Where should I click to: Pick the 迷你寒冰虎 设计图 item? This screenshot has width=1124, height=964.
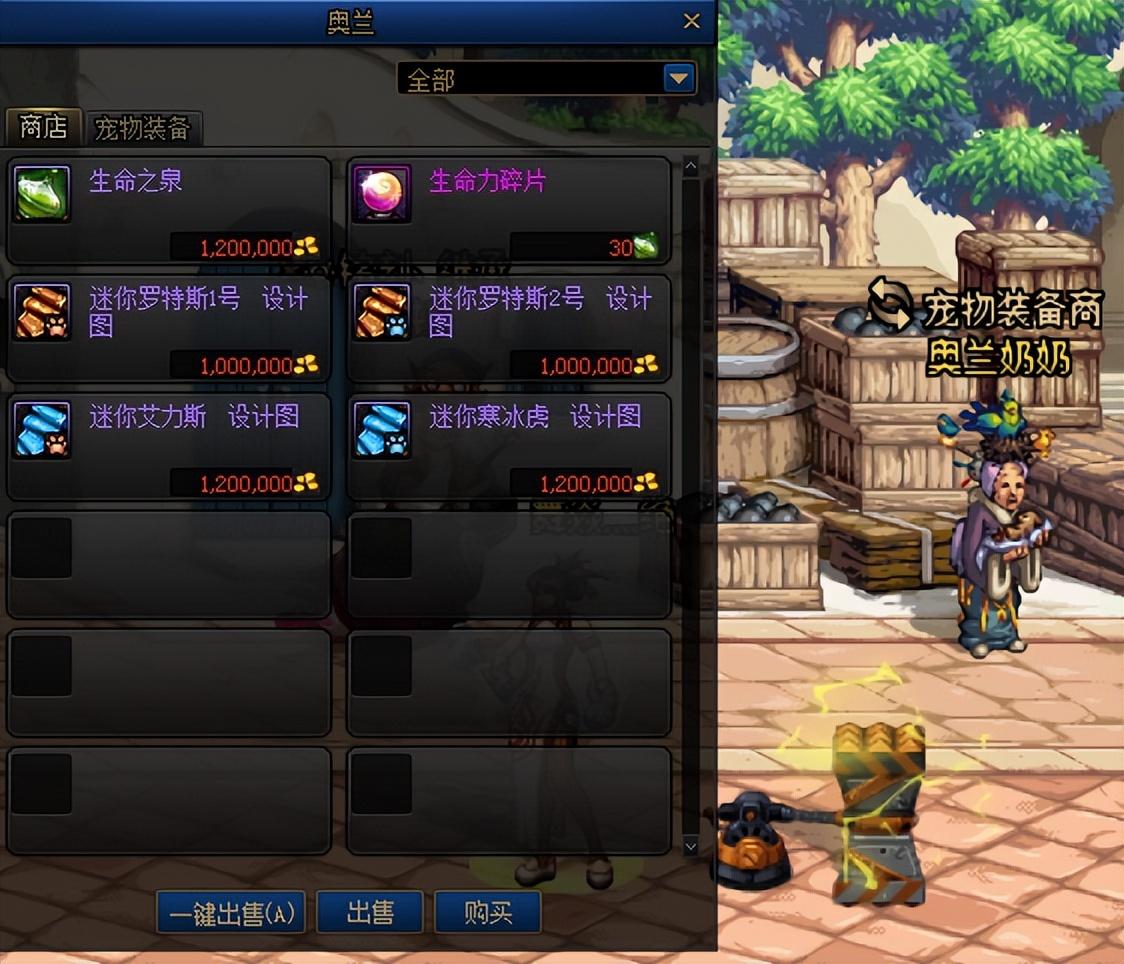[509, 446]
